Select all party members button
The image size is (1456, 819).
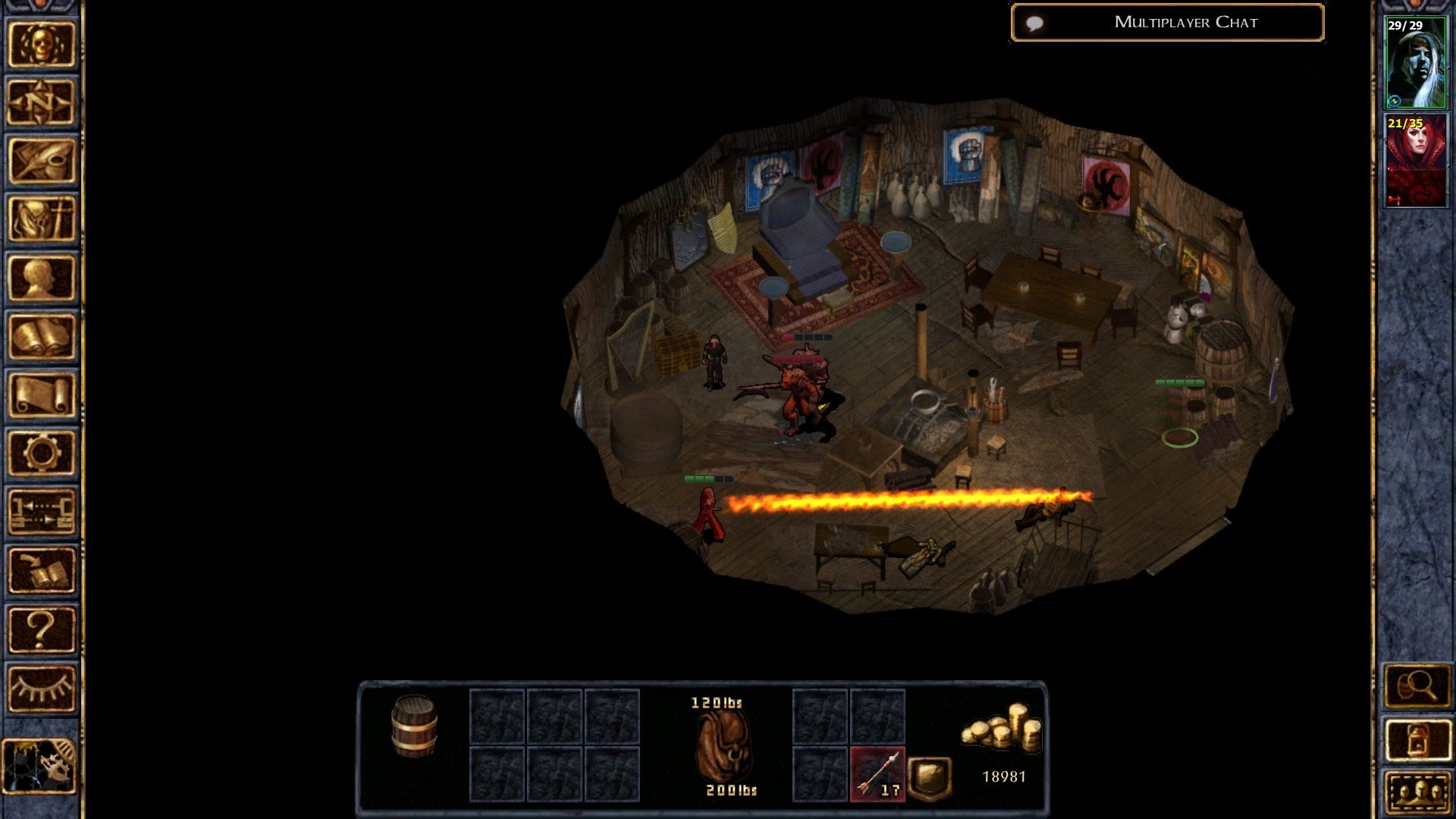pyautogui.click(x=1417, y=792)
